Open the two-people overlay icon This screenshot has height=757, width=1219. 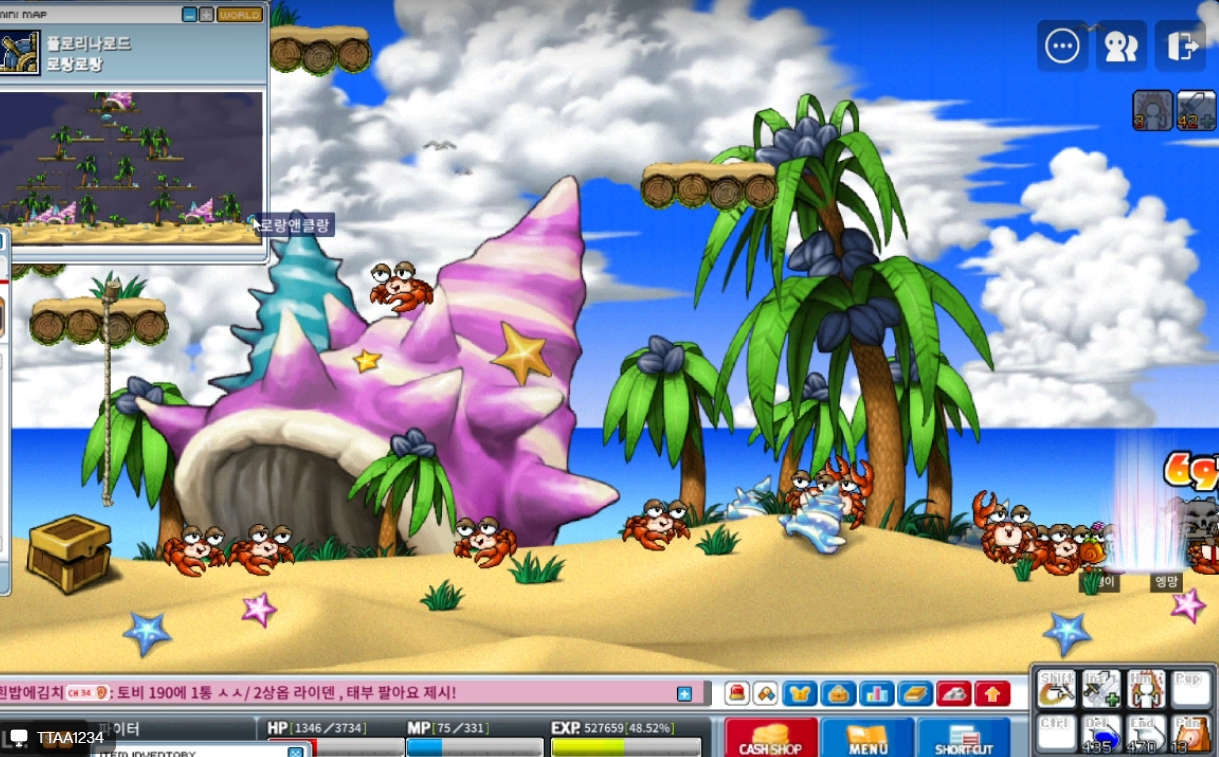point(1121,46)
